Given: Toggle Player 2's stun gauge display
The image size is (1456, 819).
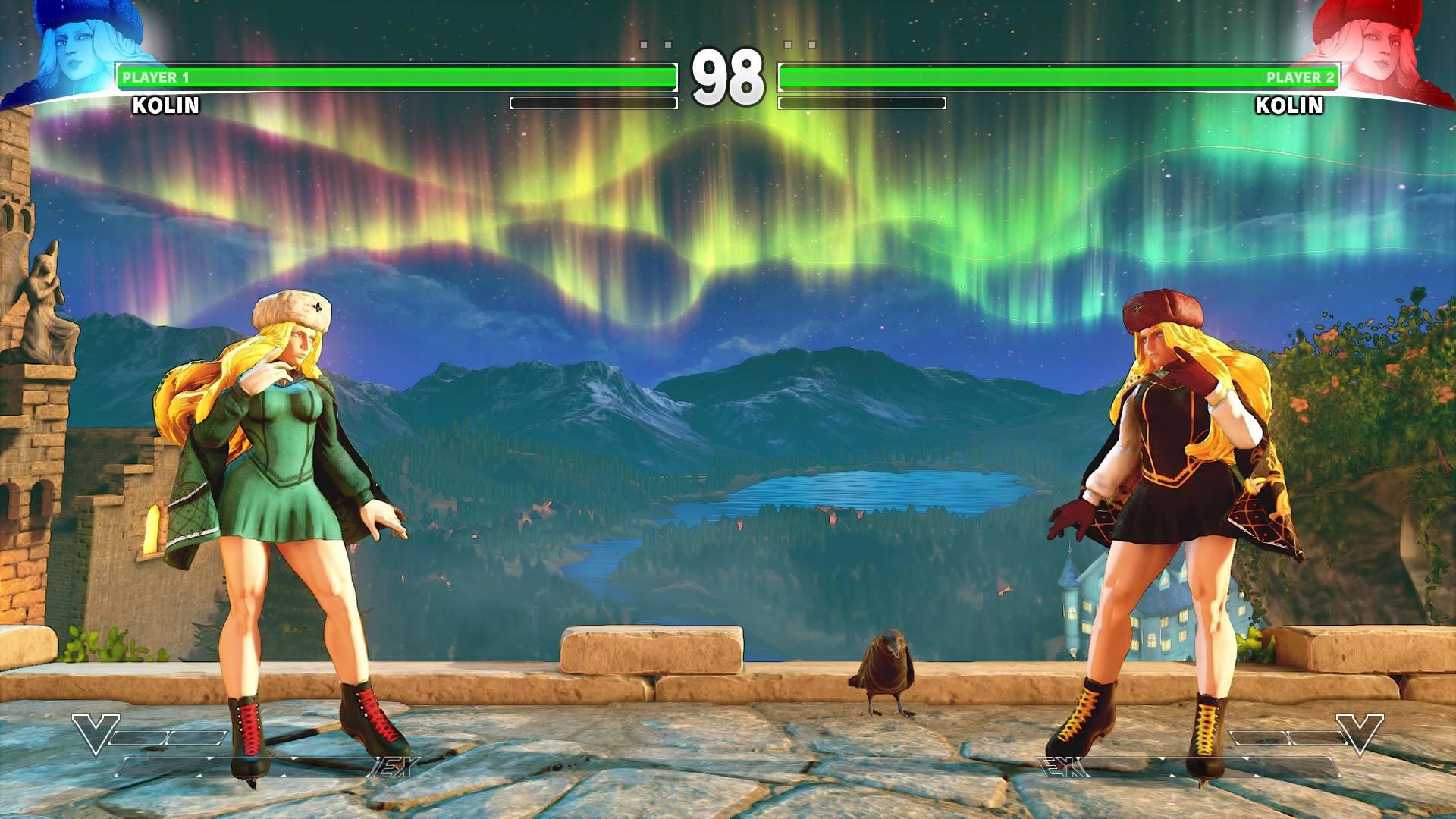Looking at the screenshot, I should pyautogui.click(x=863, y=101).
